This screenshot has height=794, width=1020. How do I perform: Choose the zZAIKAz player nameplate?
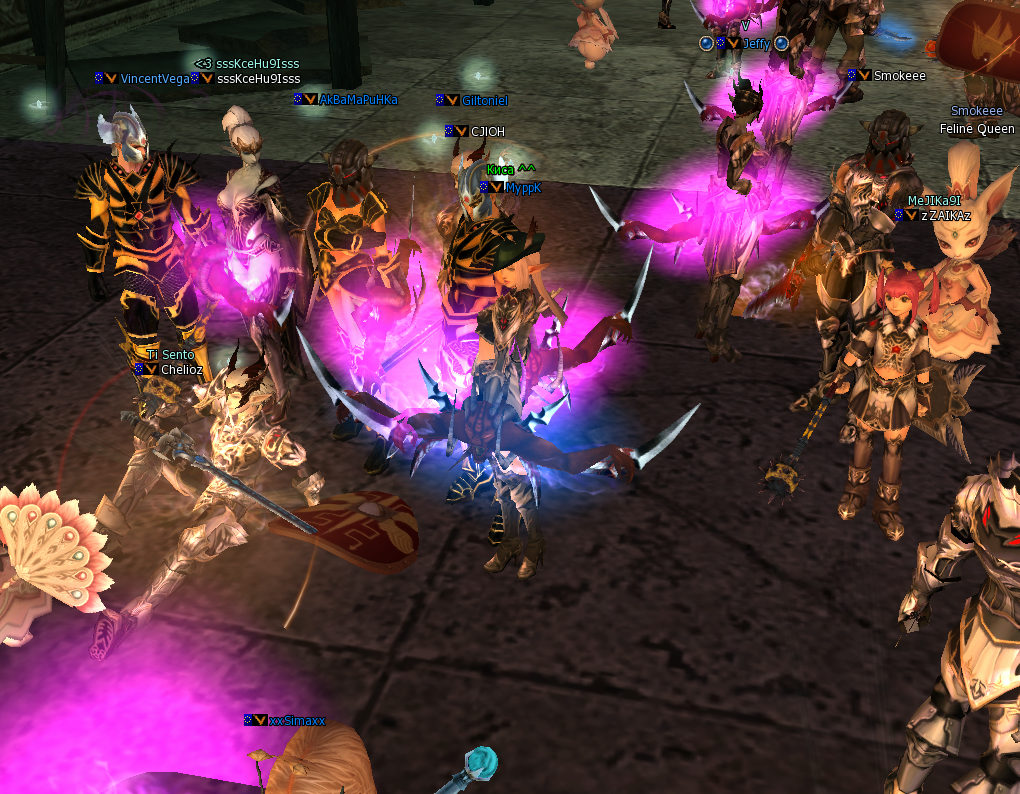945,216
